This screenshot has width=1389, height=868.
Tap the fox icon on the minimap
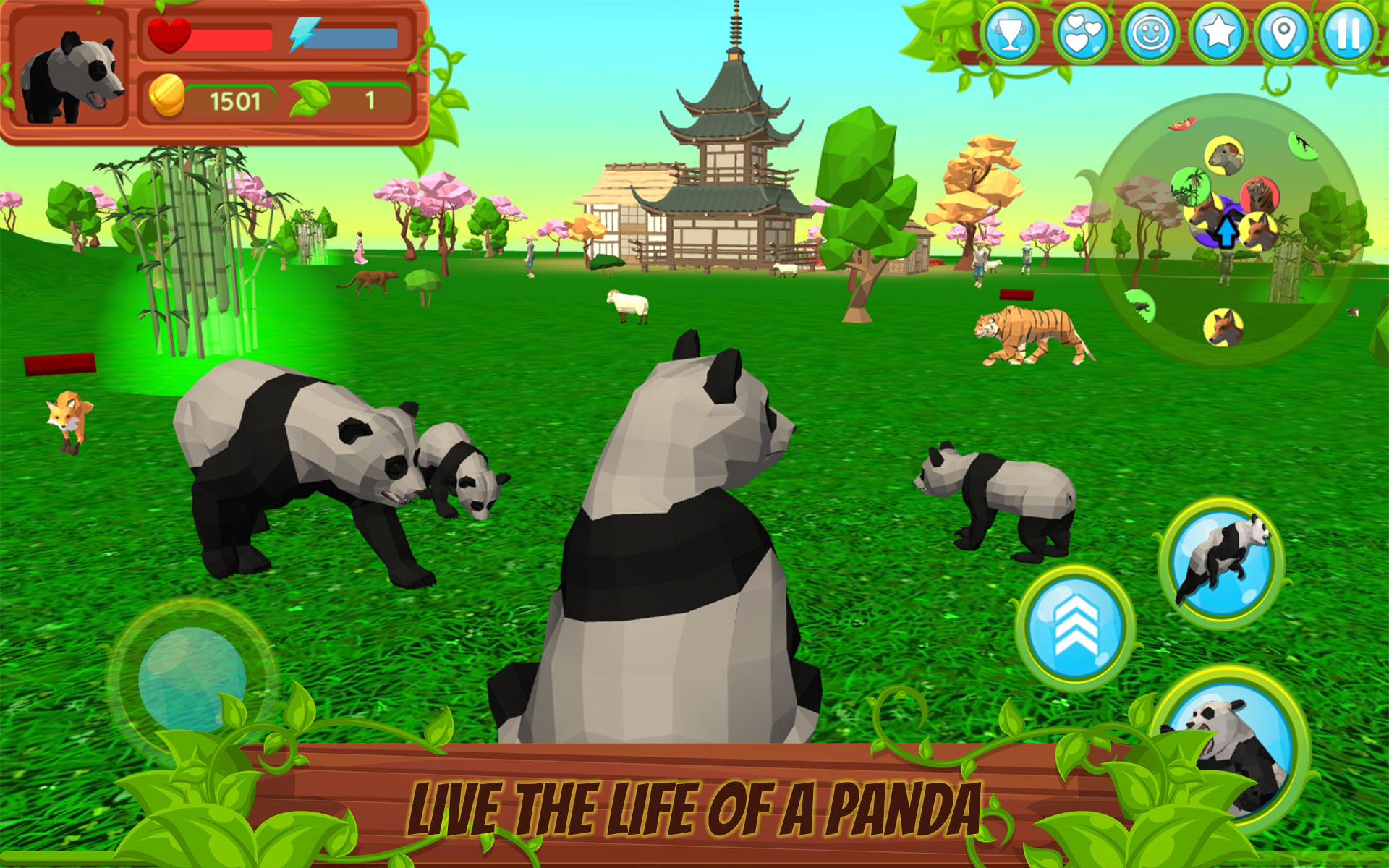[x=1226, y=326]
